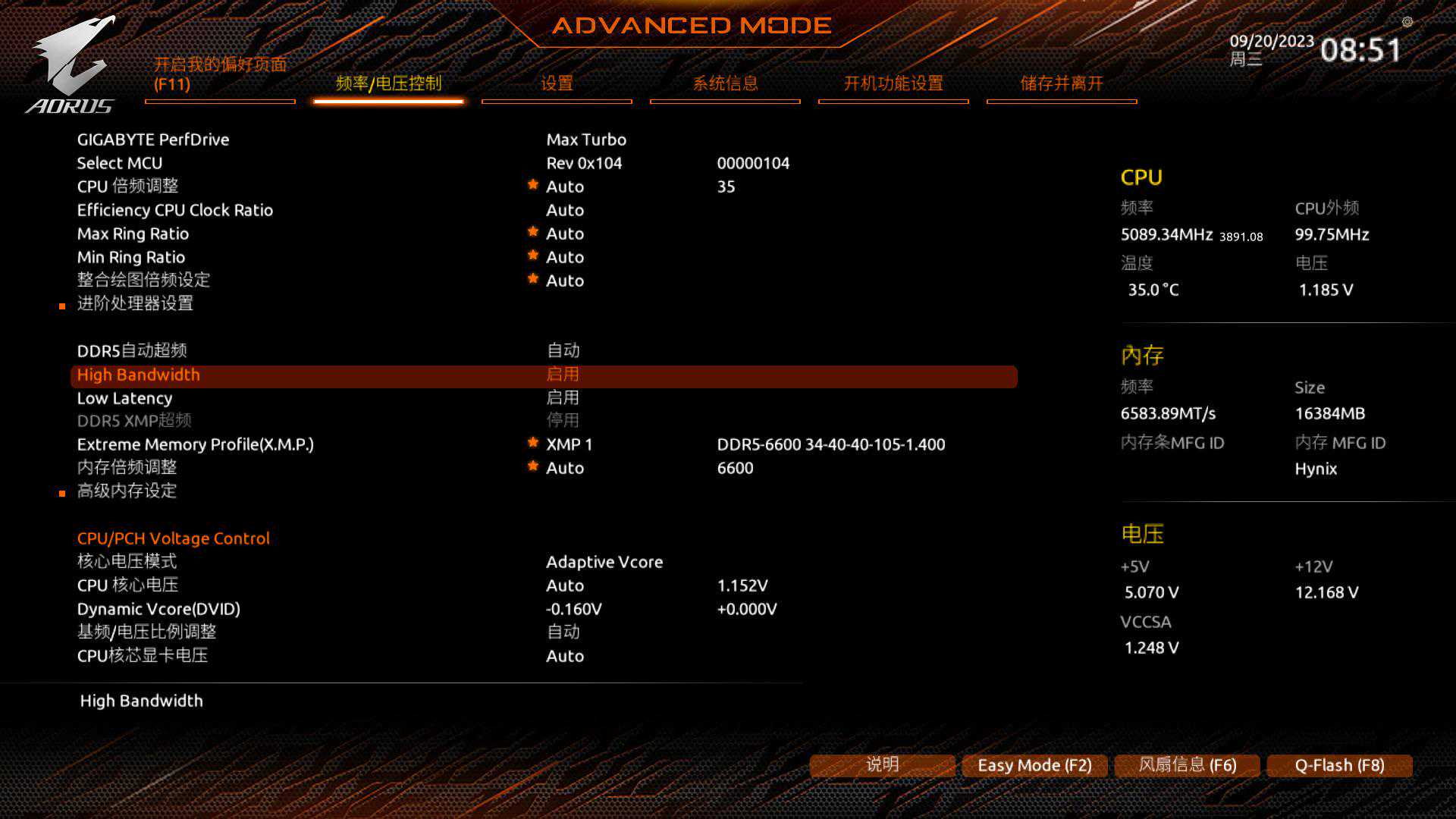Image resolution: width=1456 pixels, height=819 pixels.
Task: Select the CPU 倍频调整 row
Action: (127, 187)
